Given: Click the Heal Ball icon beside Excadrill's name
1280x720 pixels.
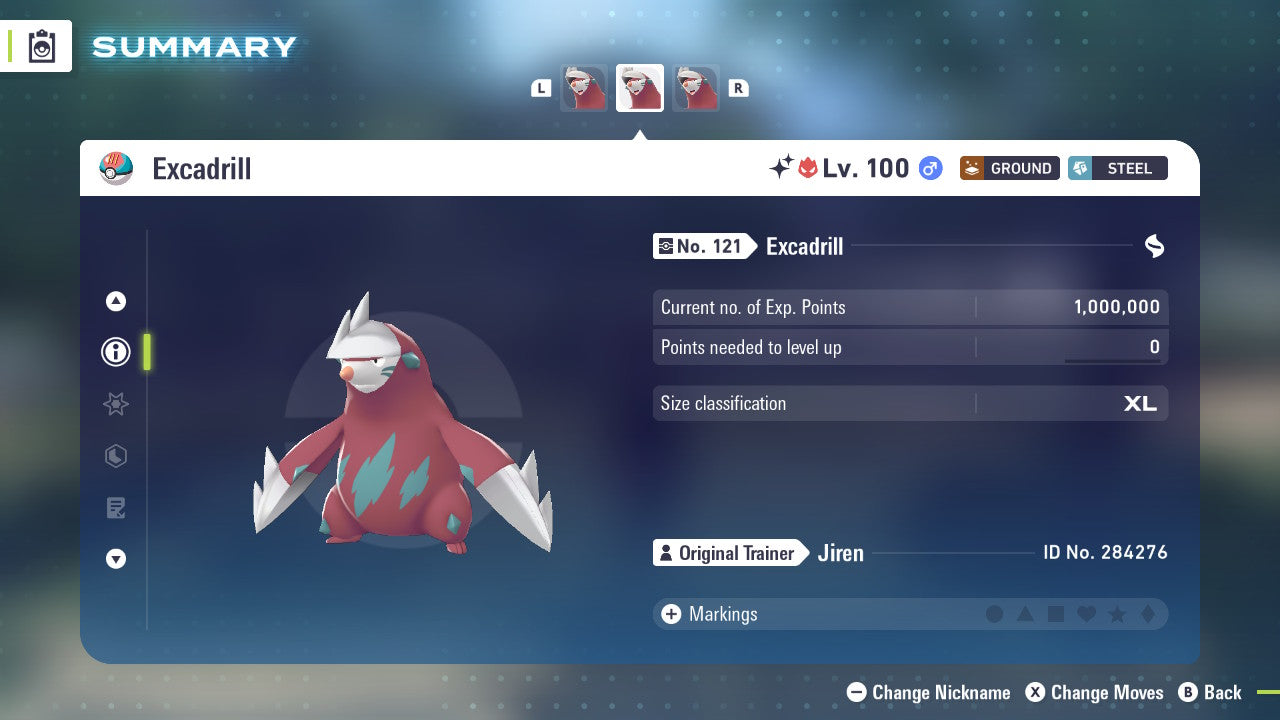Looking at the screenshot, I should point(117,168).
